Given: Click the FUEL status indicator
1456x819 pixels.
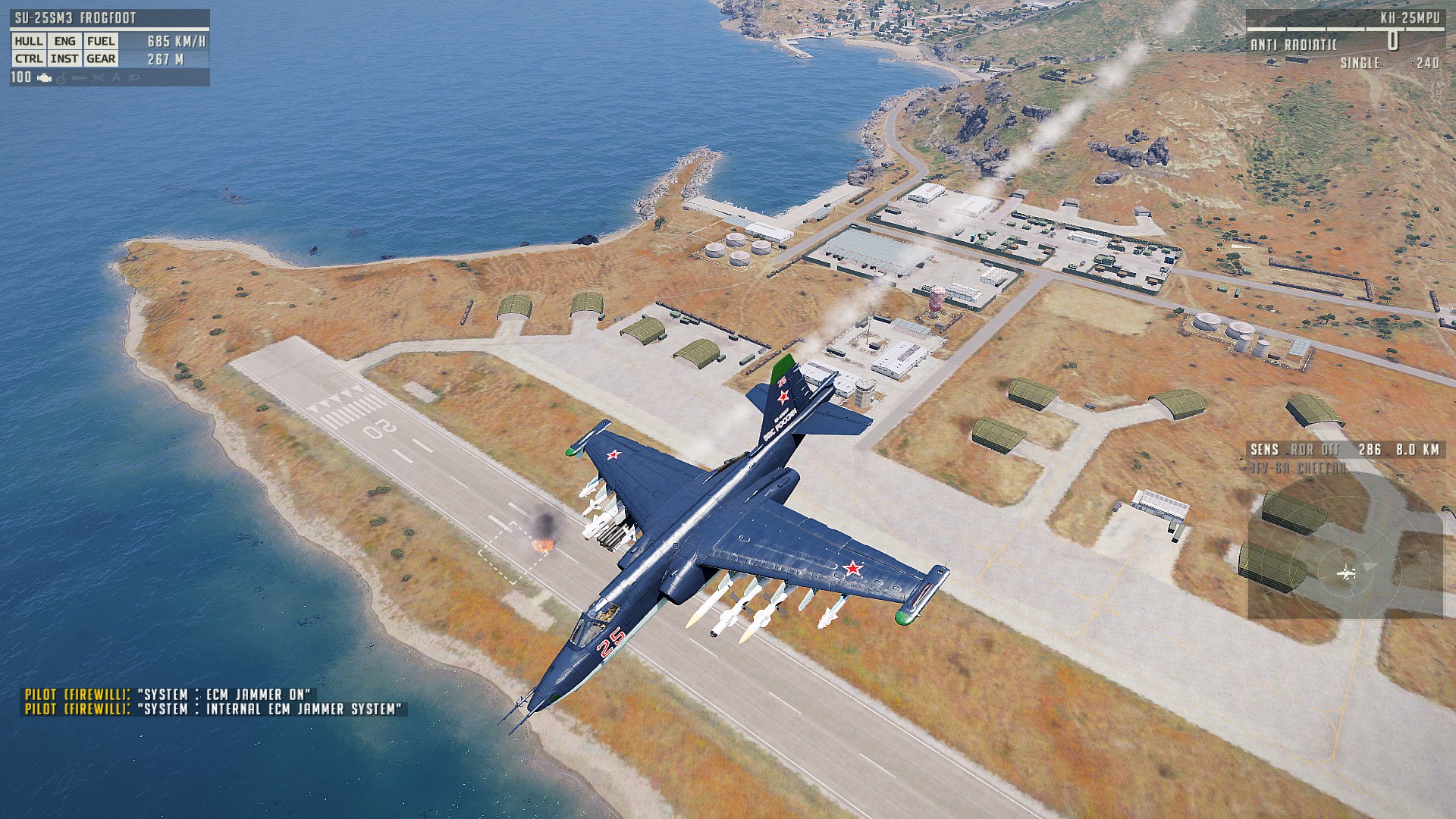Looking at the screenshot, I should (101, 41).
